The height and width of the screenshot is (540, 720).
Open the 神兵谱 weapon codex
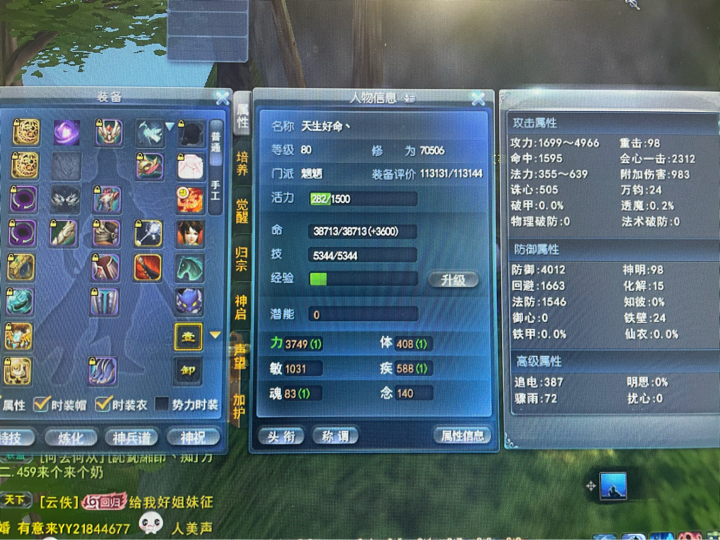click(135, 437)
